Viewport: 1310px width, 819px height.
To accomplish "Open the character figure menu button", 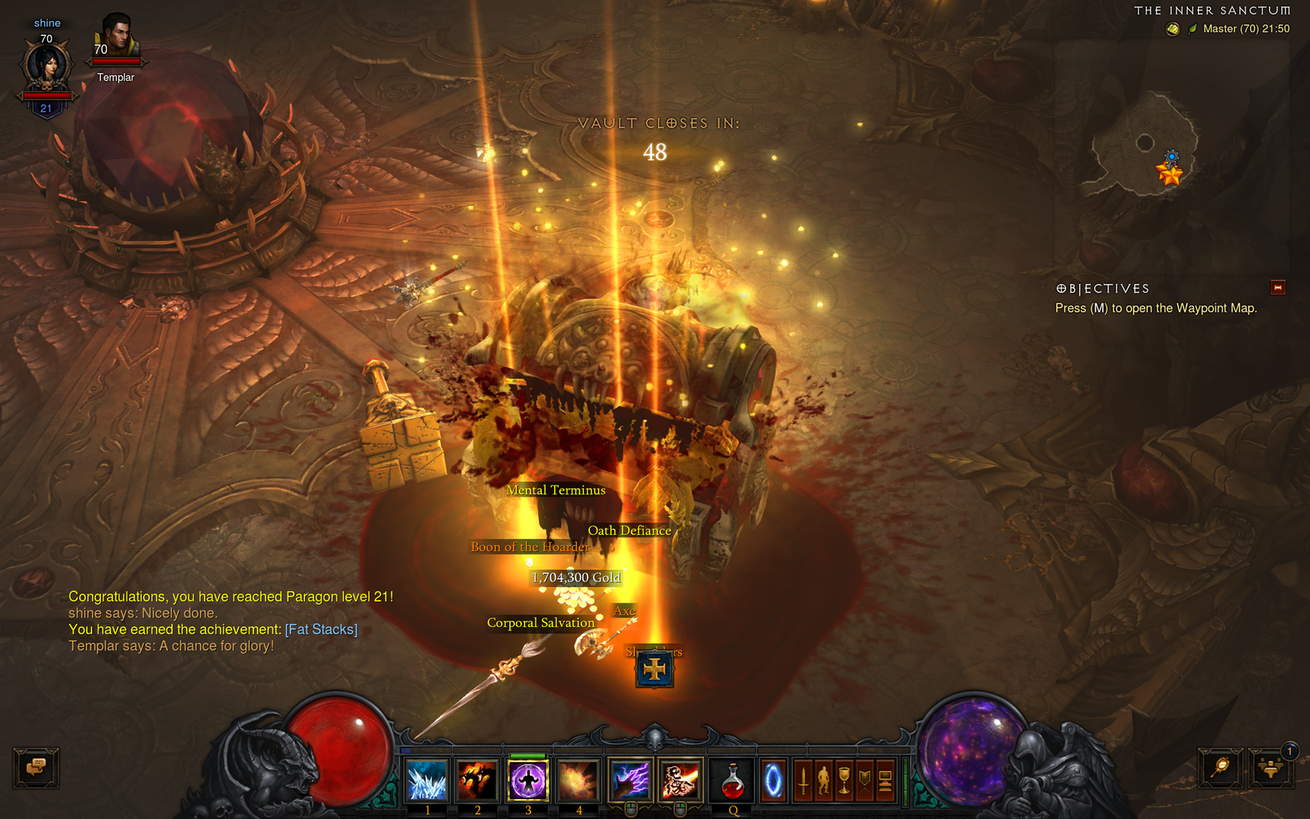I will tap(823, 779).
